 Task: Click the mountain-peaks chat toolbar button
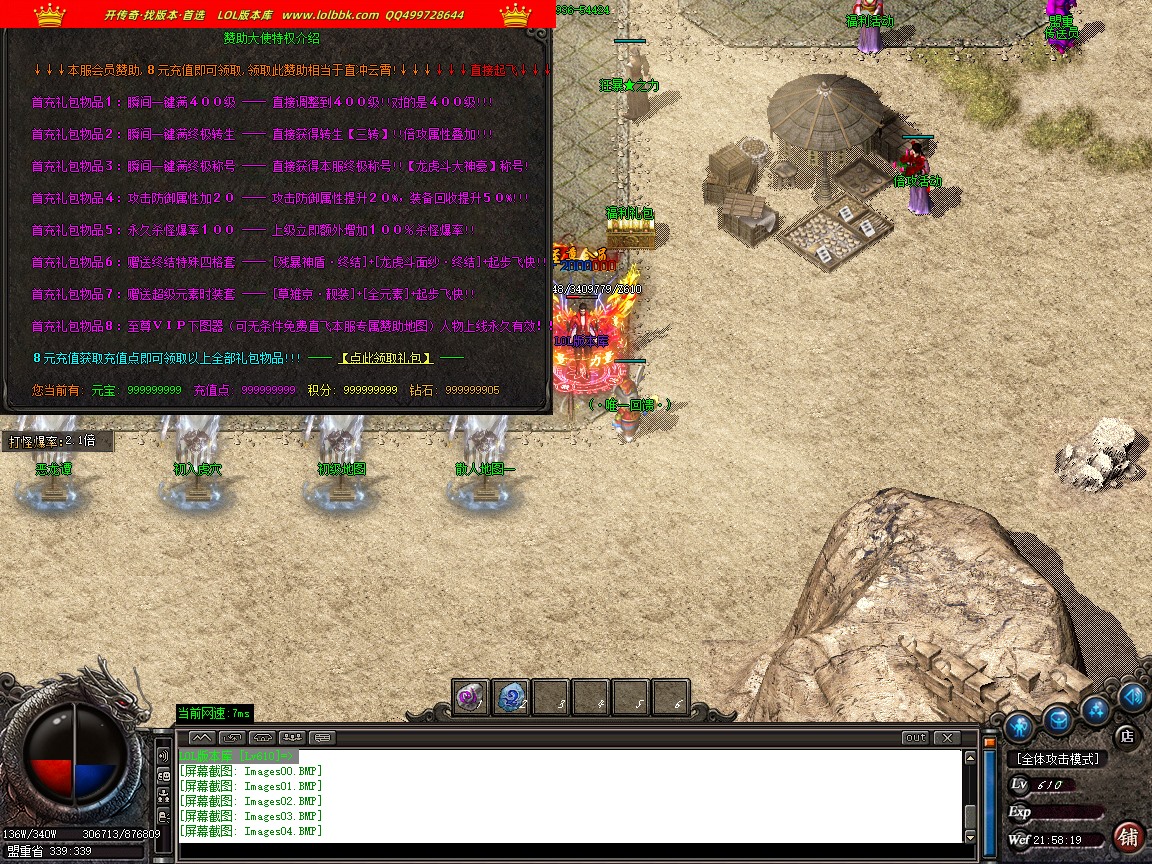click(200, 738)
